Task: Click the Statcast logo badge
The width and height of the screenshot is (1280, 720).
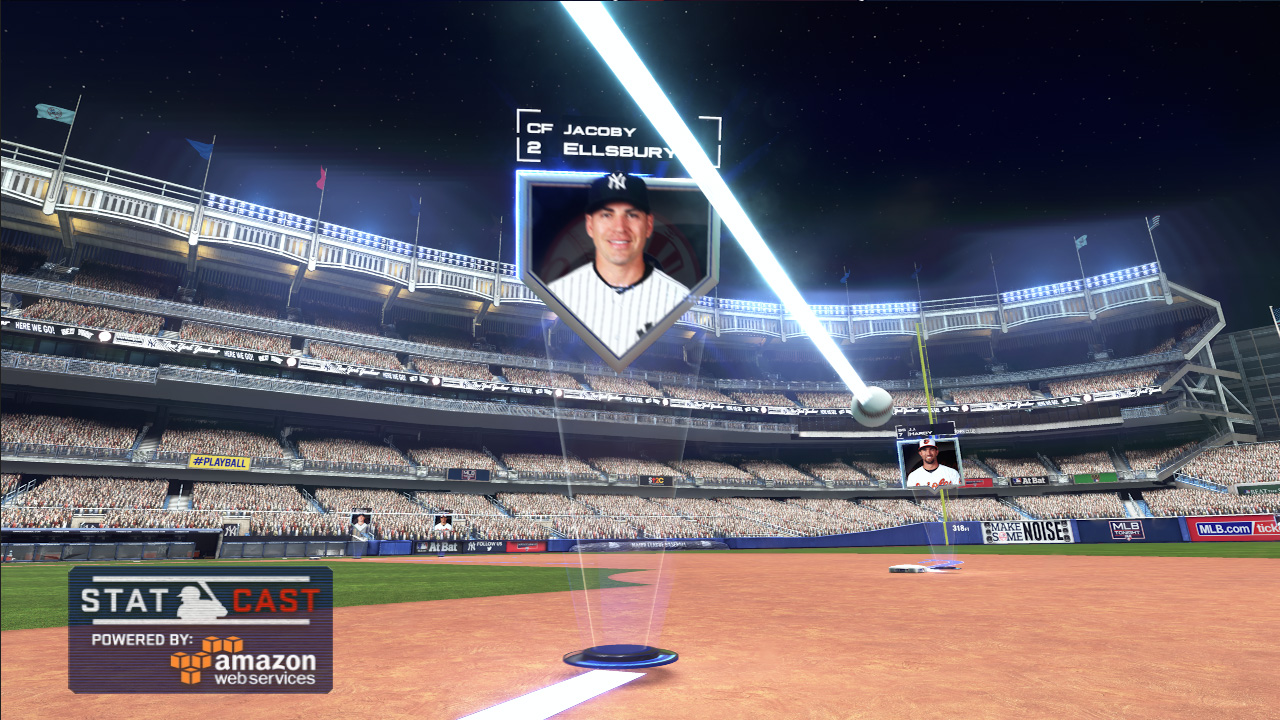Action: [x=200, y=629]
